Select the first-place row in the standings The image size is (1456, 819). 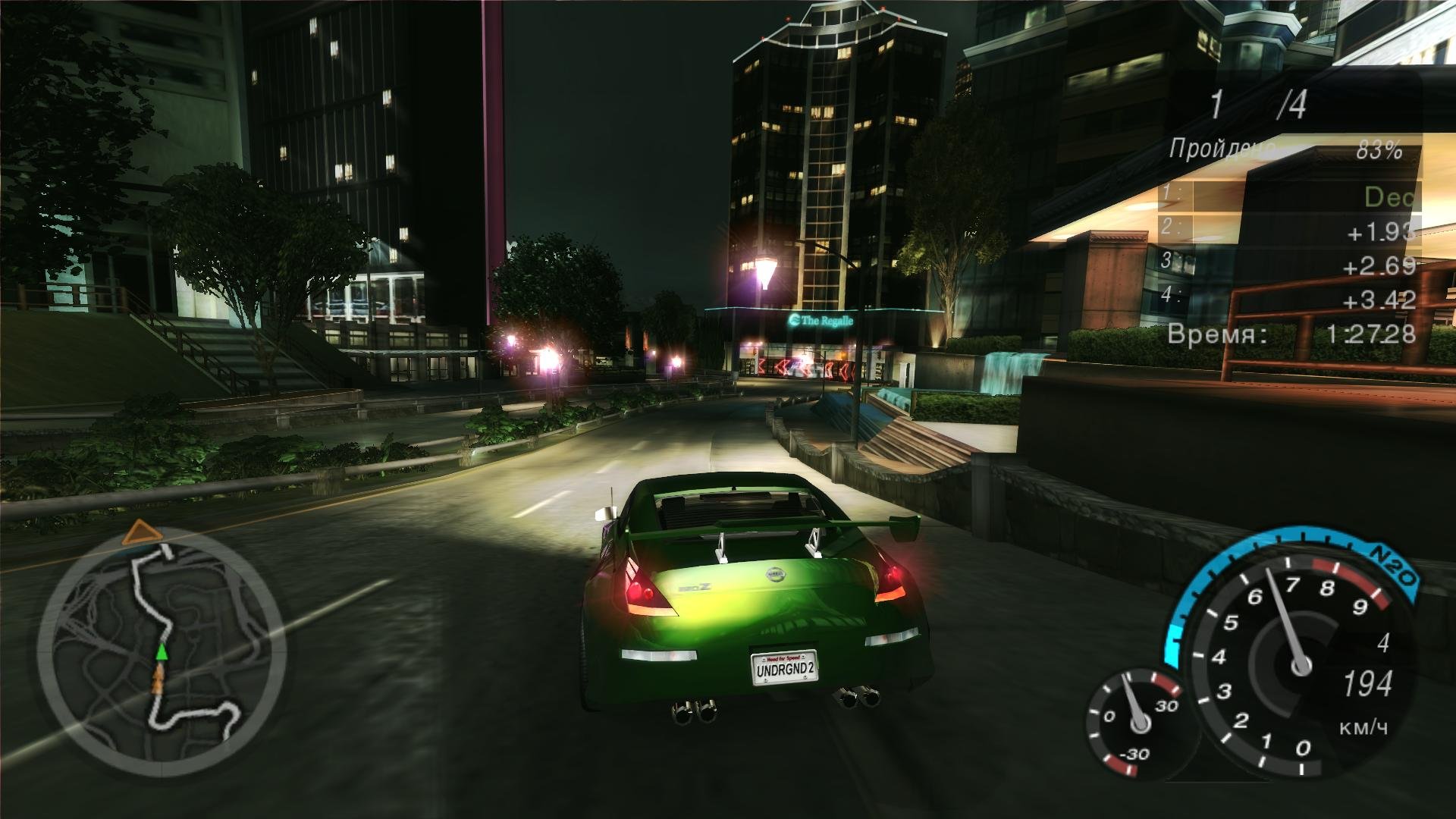[1288, 197]
